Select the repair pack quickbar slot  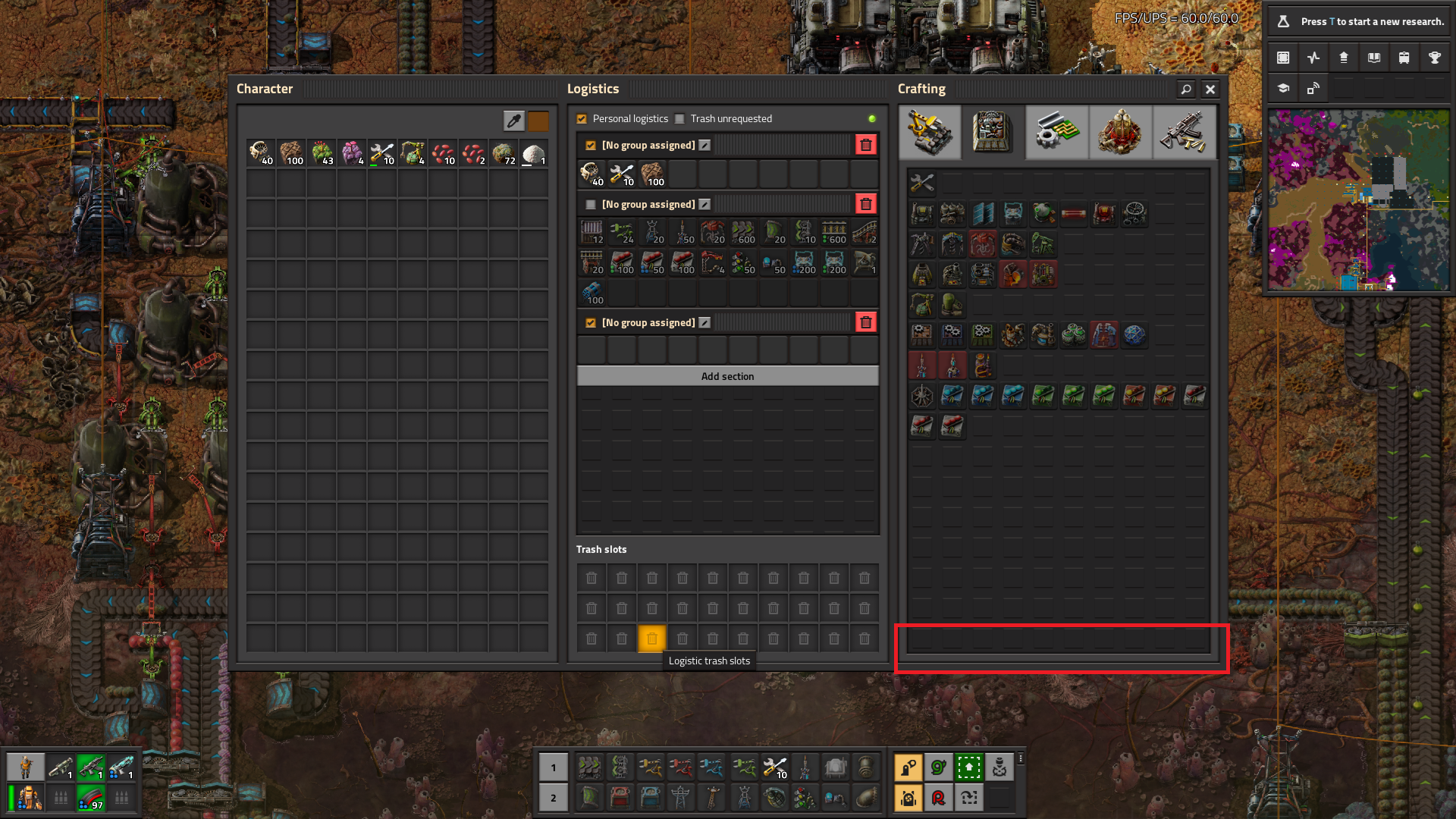(774, 767)
